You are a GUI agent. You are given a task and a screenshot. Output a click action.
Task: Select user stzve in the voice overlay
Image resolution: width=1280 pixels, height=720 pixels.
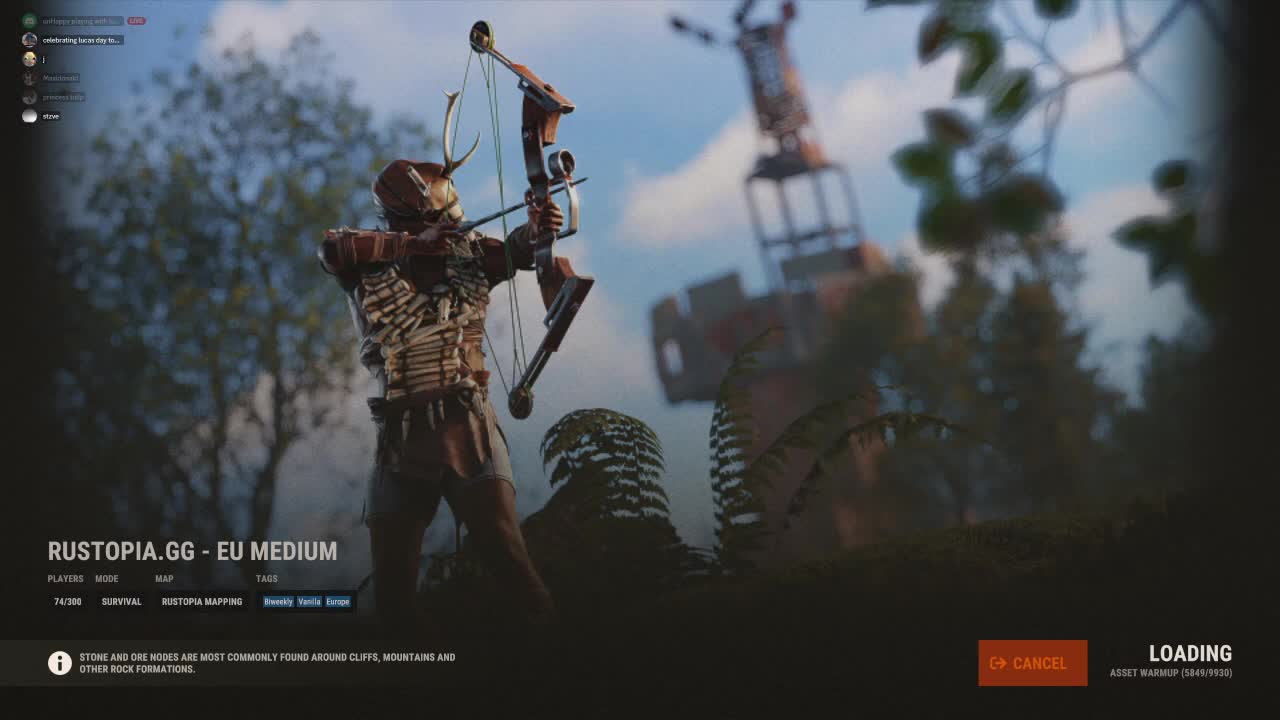click(50, 116)
